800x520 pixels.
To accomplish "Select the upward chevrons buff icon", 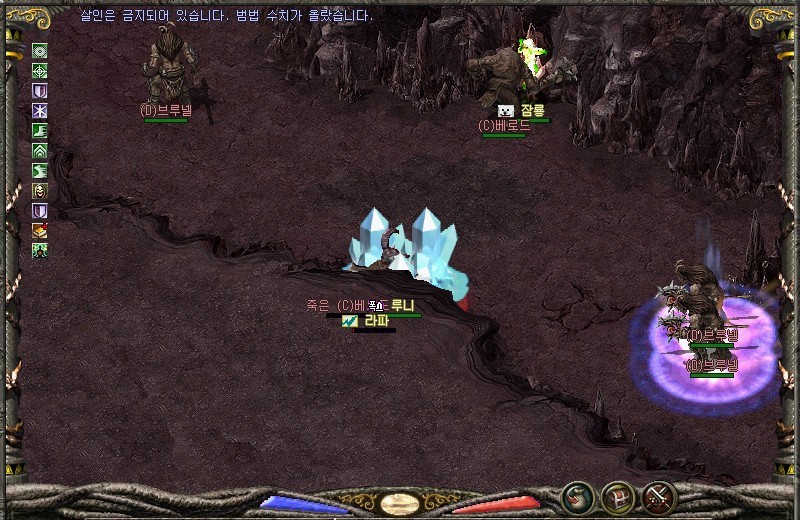I will 40,151.
